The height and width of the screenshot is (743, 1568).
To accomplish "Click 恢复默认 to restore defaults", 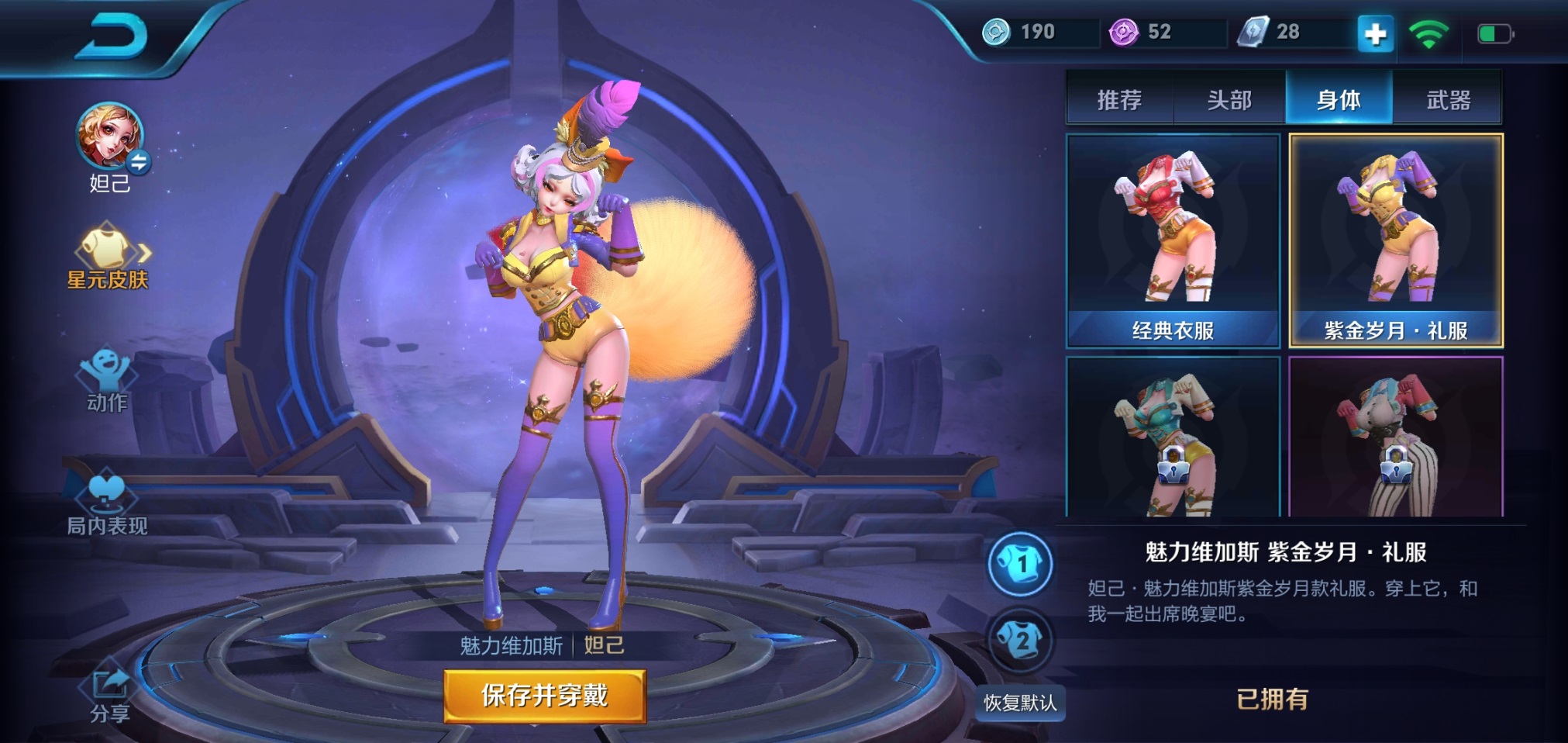I will point(1020,703).
